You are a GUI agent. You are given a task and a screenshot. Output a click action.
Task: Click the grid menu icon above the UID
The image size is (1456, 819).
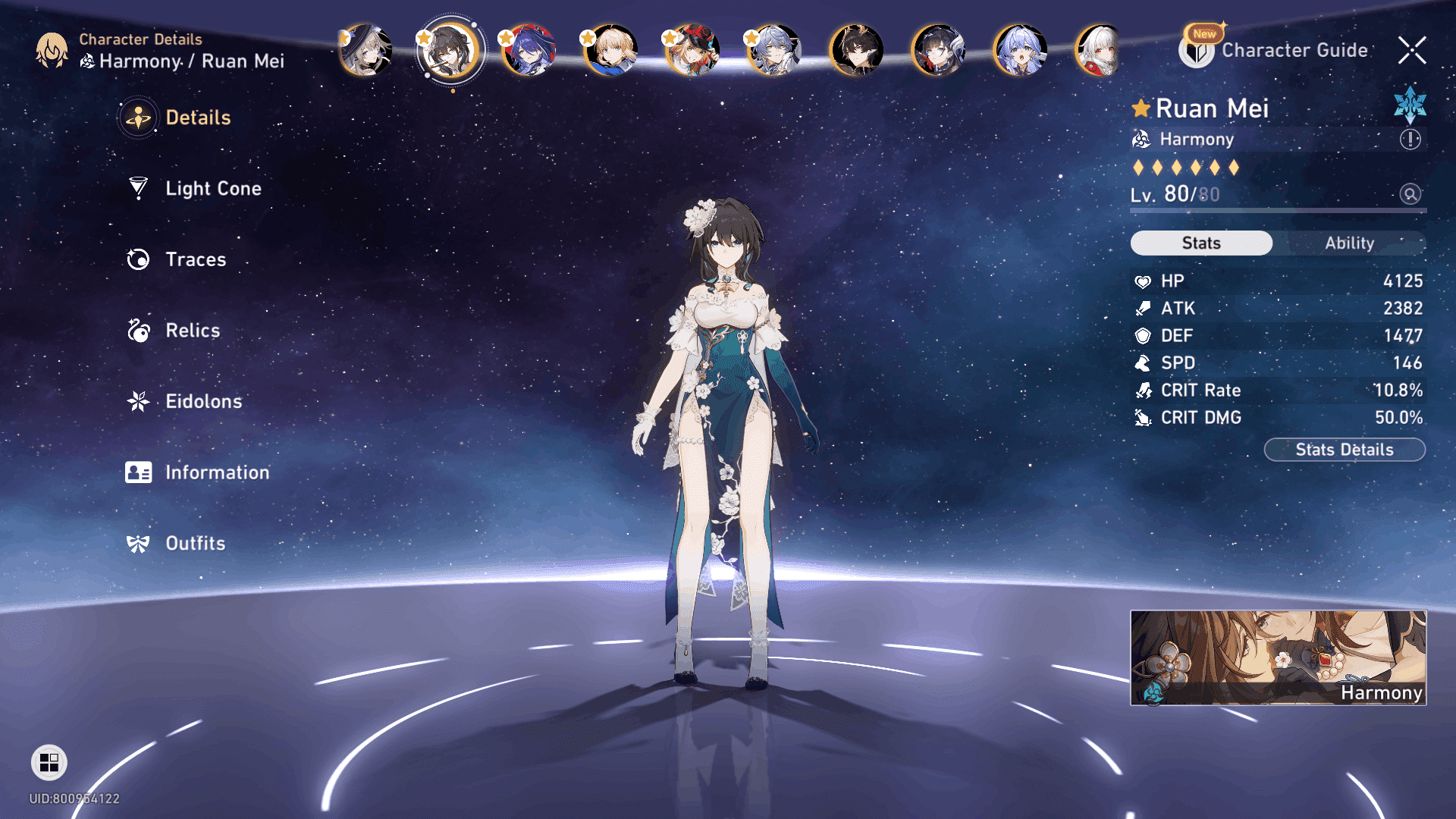[49, 762]
